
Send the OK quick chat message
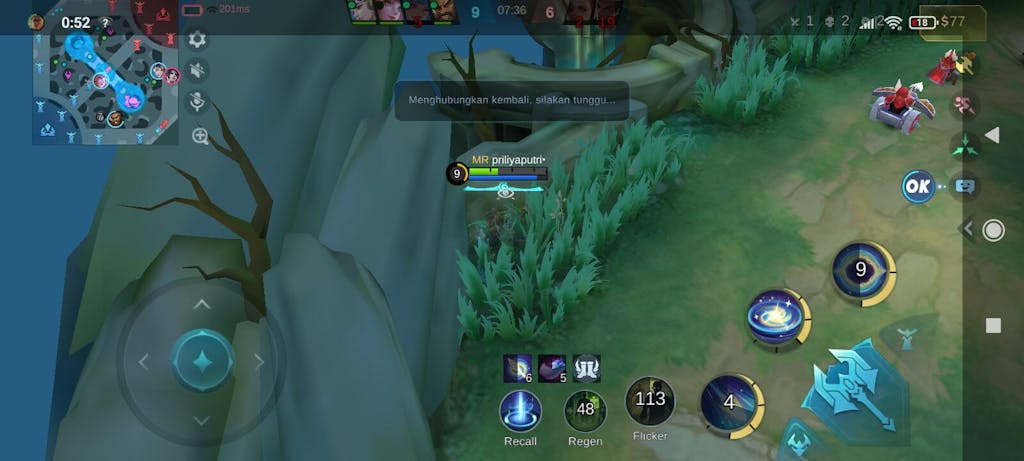917,186
